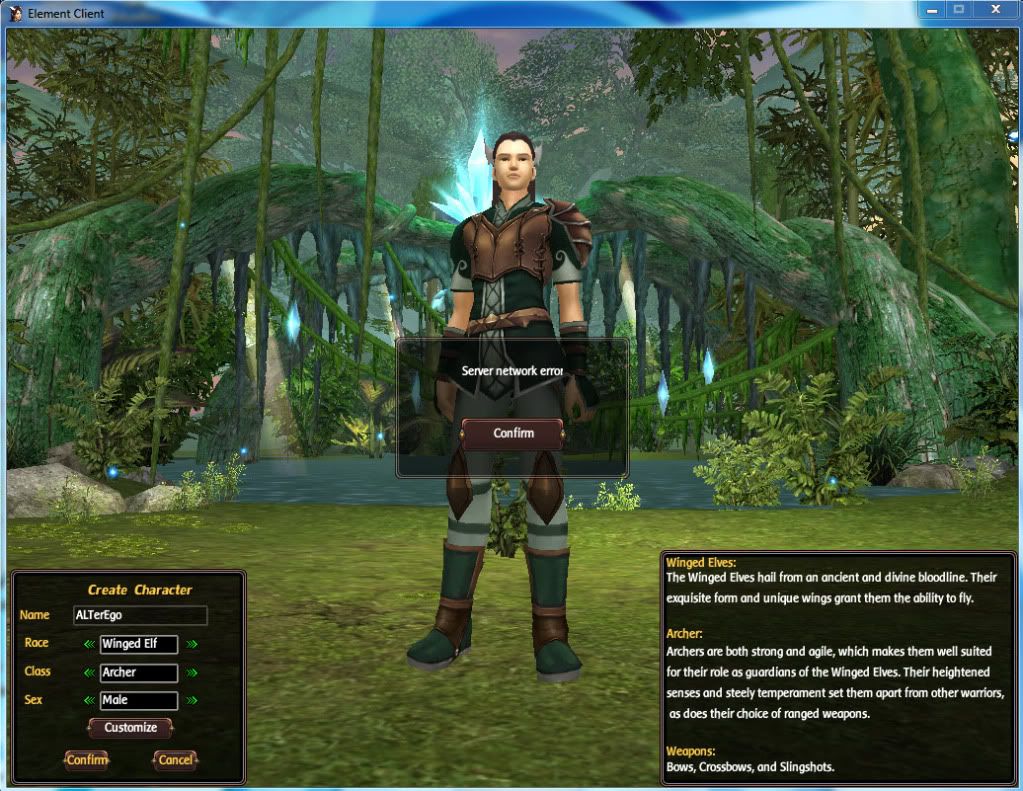Open the Customize character options
The image size is (1023, 791).
(130, 728)
